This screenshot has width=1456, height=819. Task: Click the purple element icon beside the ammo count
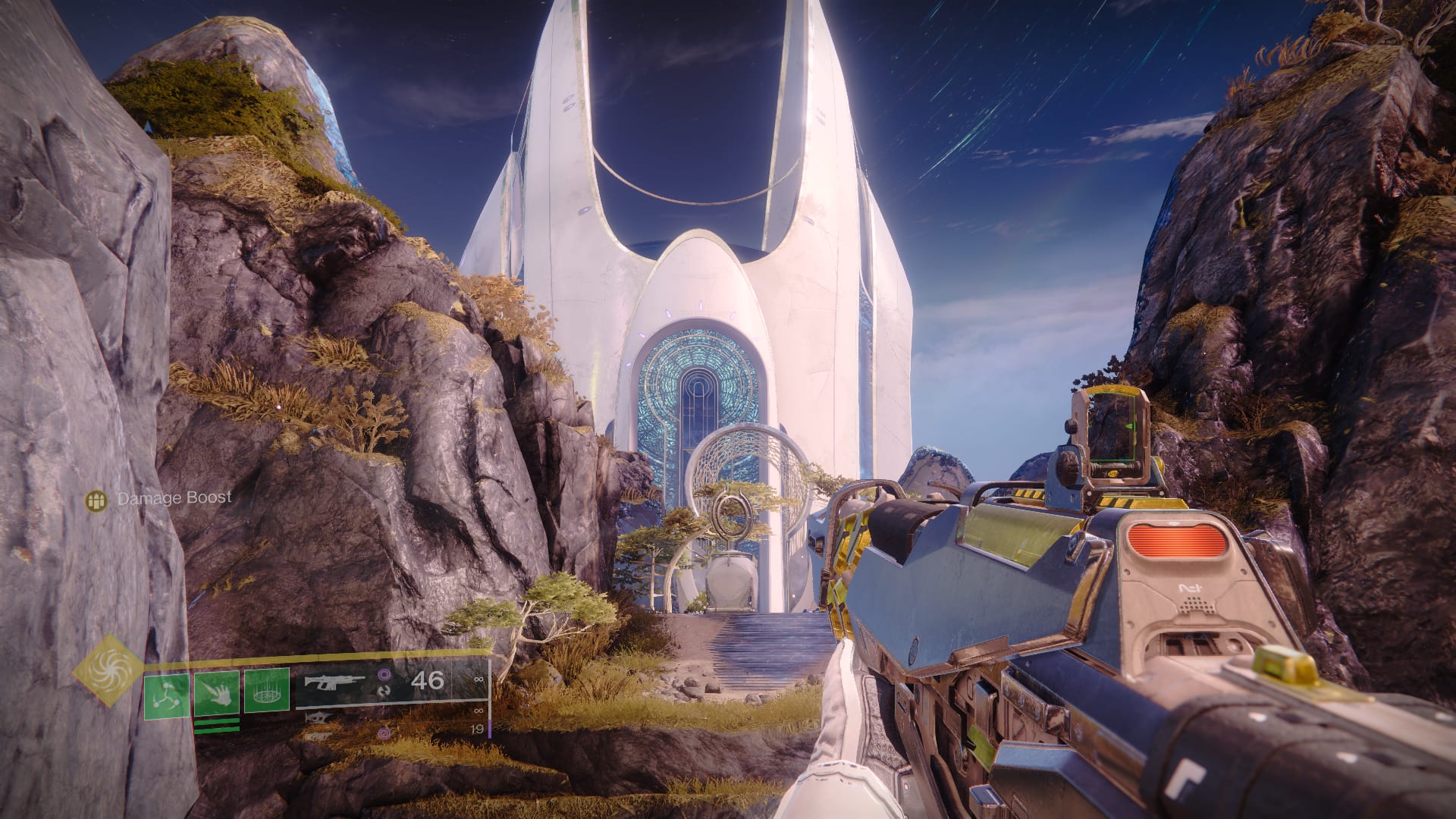384,675
